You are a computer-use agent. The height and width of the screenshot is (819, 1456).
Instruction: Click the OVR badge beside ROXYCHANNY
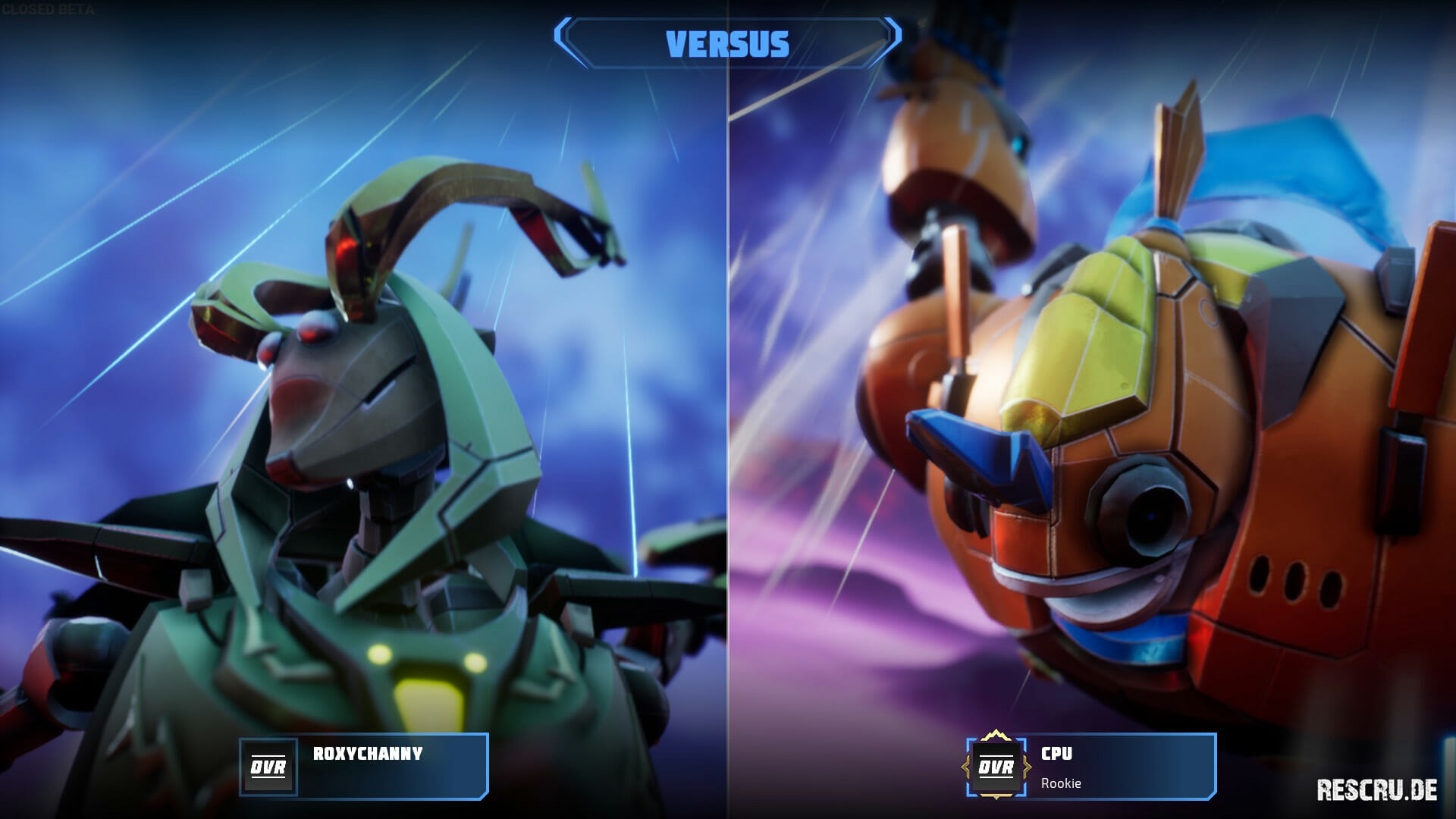pyautogui.click(x=268, y=767)
